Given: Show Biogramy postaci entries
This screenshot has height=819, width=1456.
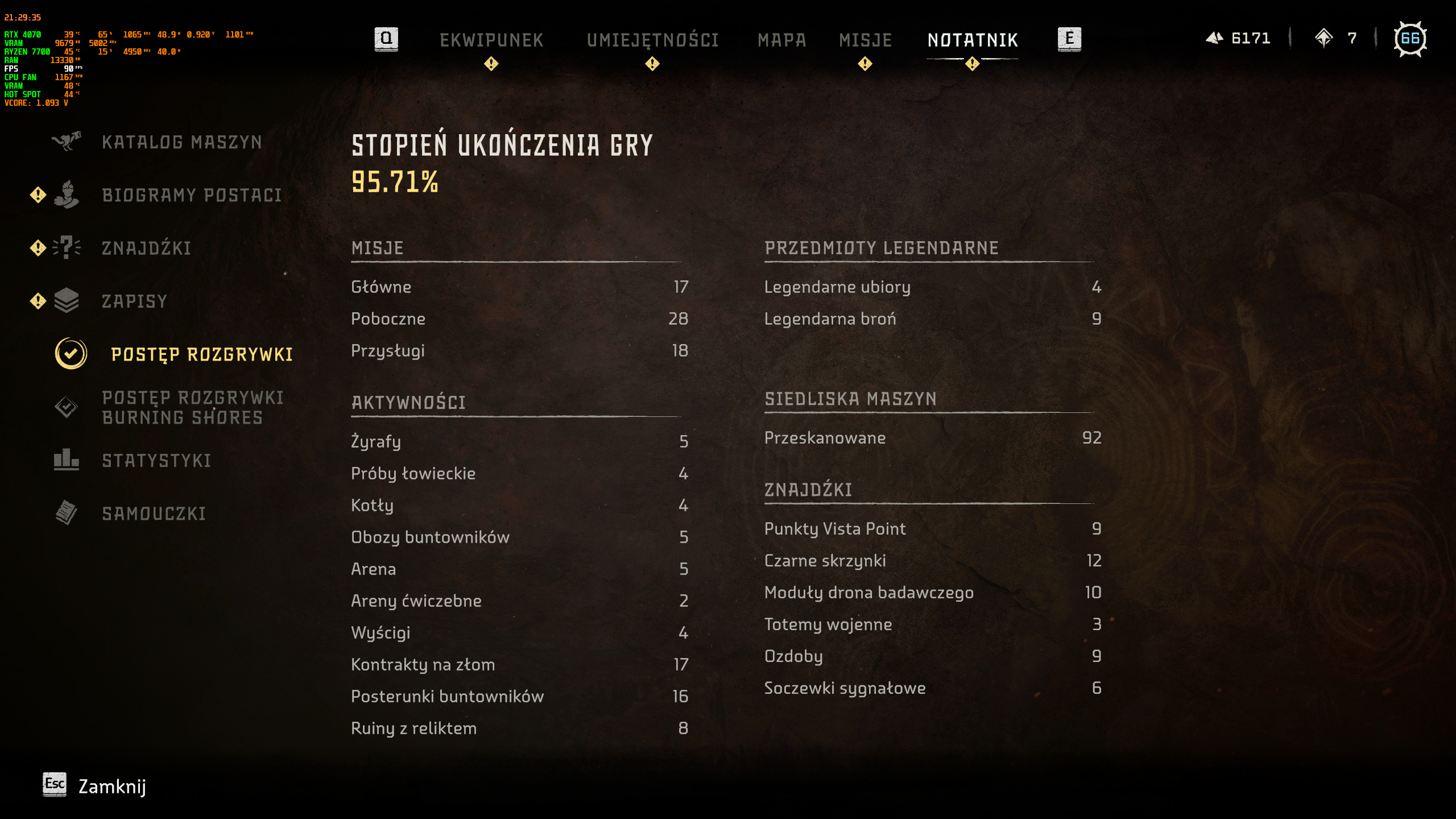Looking at the screenshot, I should [x=192, y=196].
